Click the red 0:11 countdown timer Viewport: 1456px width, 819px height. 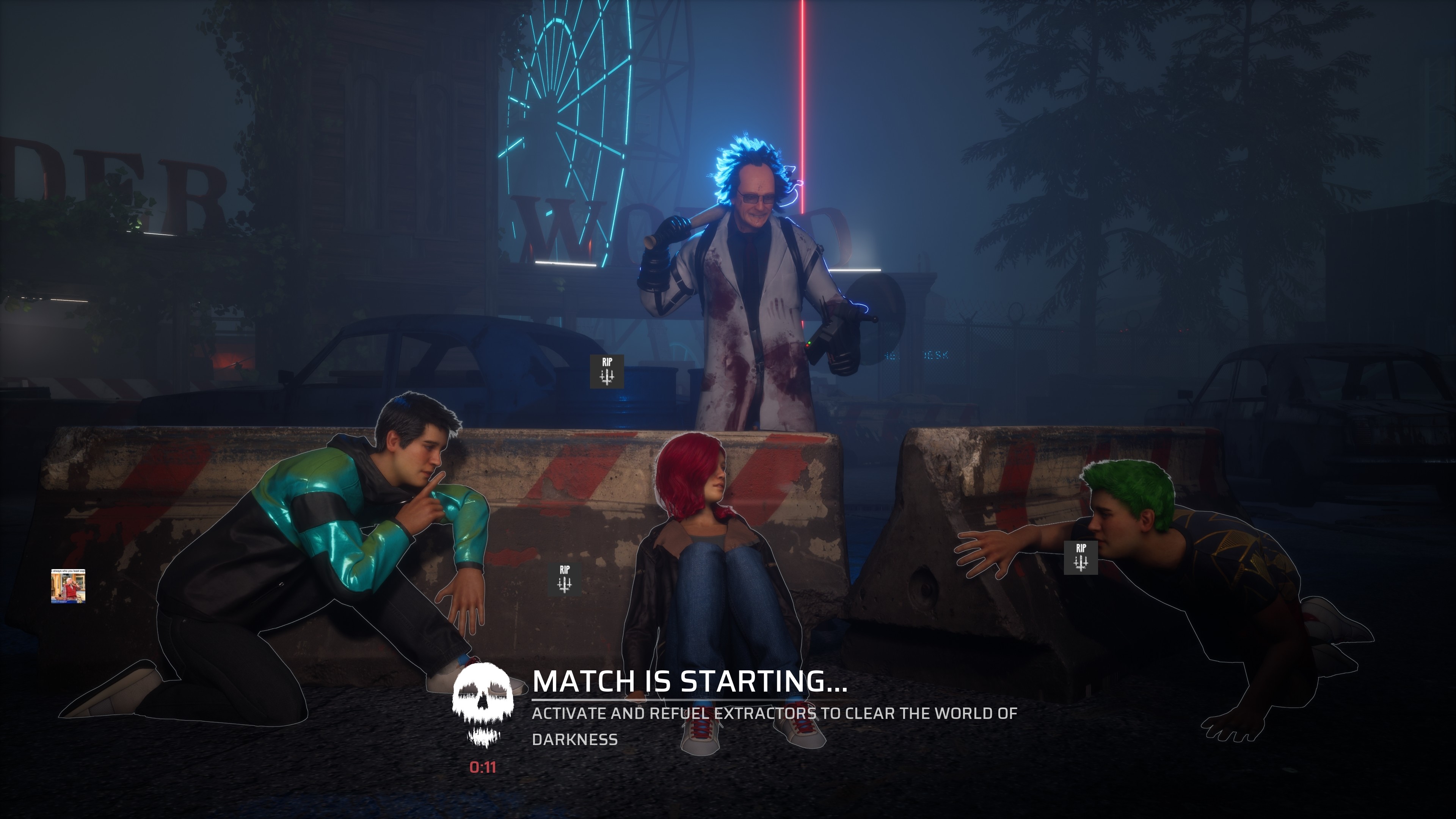coord(483,769)
